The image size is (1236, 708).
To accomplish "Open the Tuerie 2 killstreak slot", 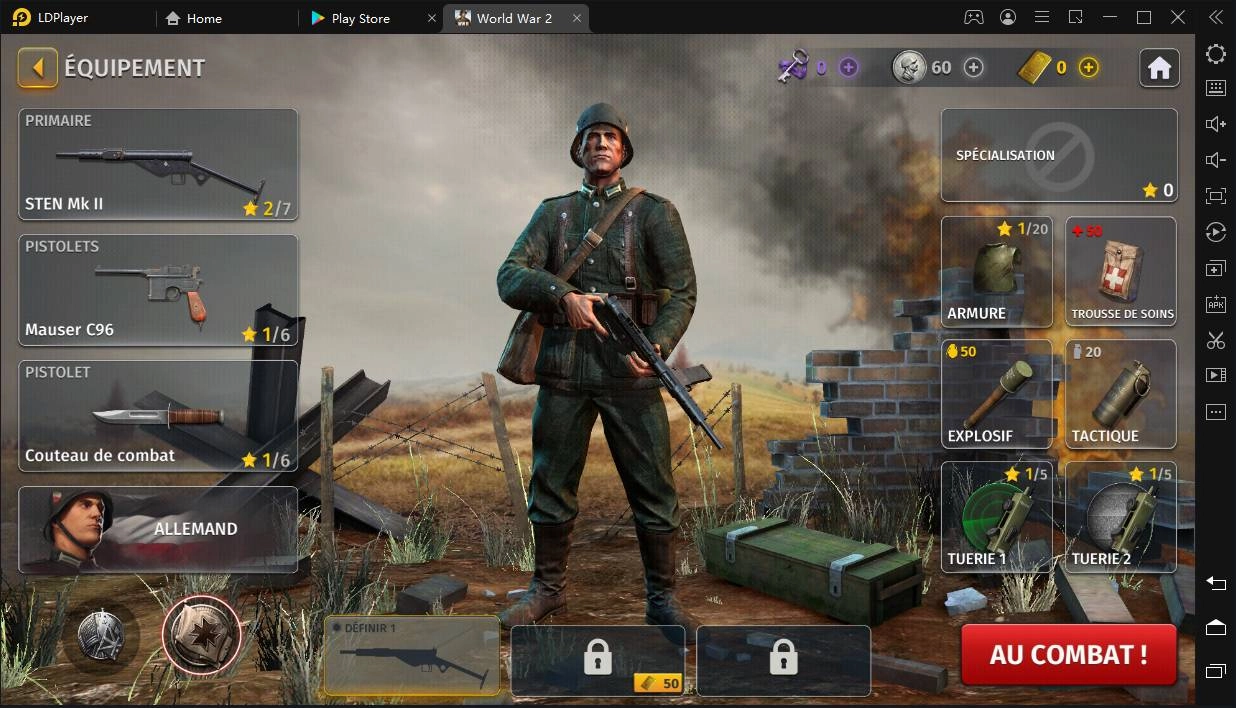I will 1121,516.
